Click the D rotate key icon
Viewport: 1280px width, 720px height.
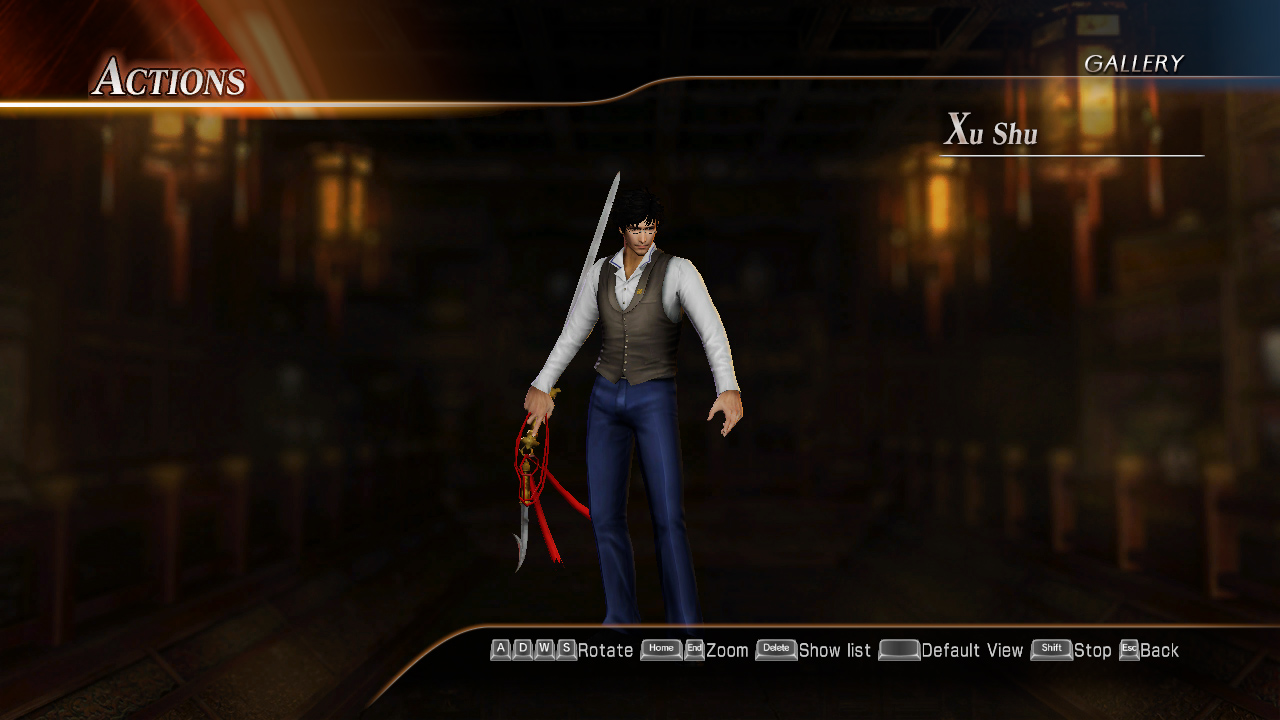pos(521,649)
